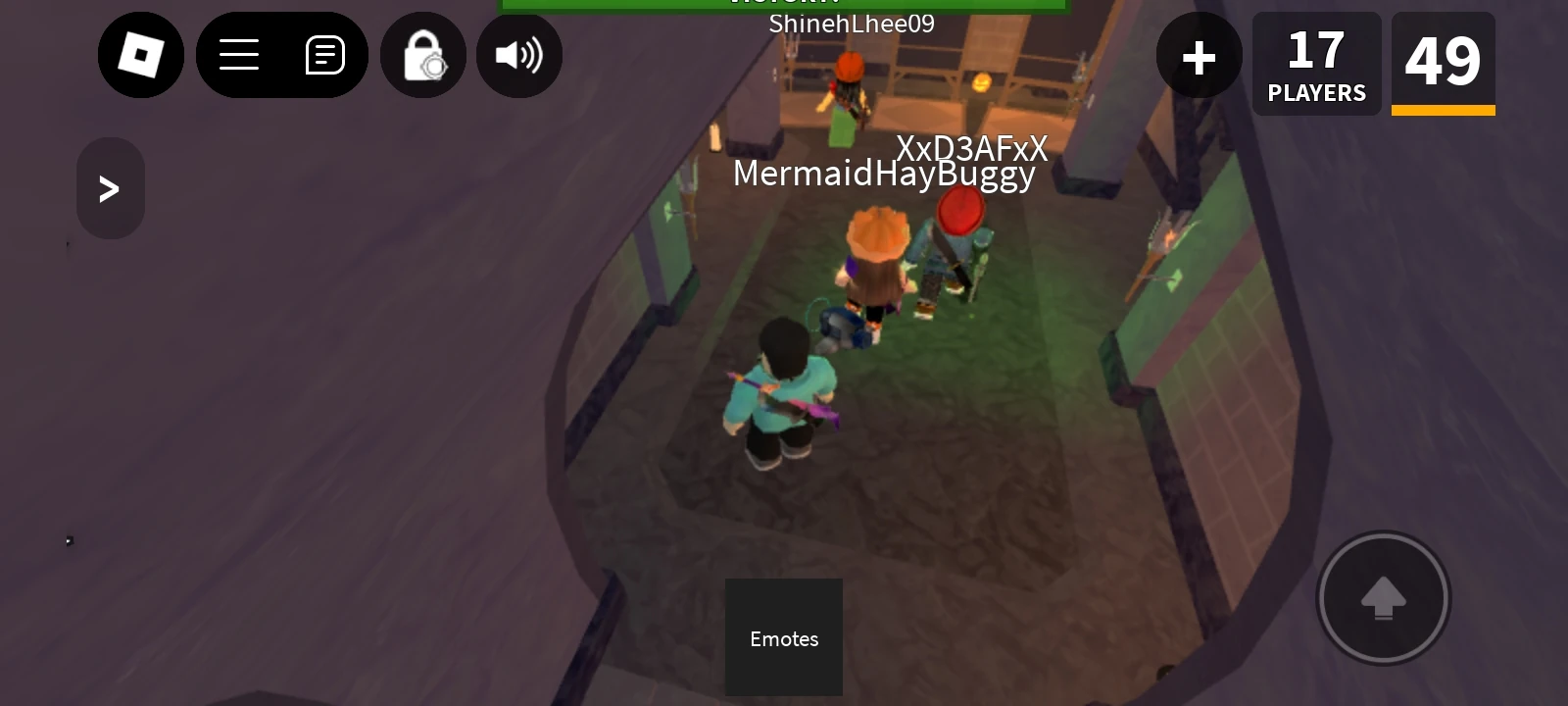Image resolution: width=1568 pixels, height=706 pixels.
Task: Open the Emotes menu
Action: pos(783,637)
